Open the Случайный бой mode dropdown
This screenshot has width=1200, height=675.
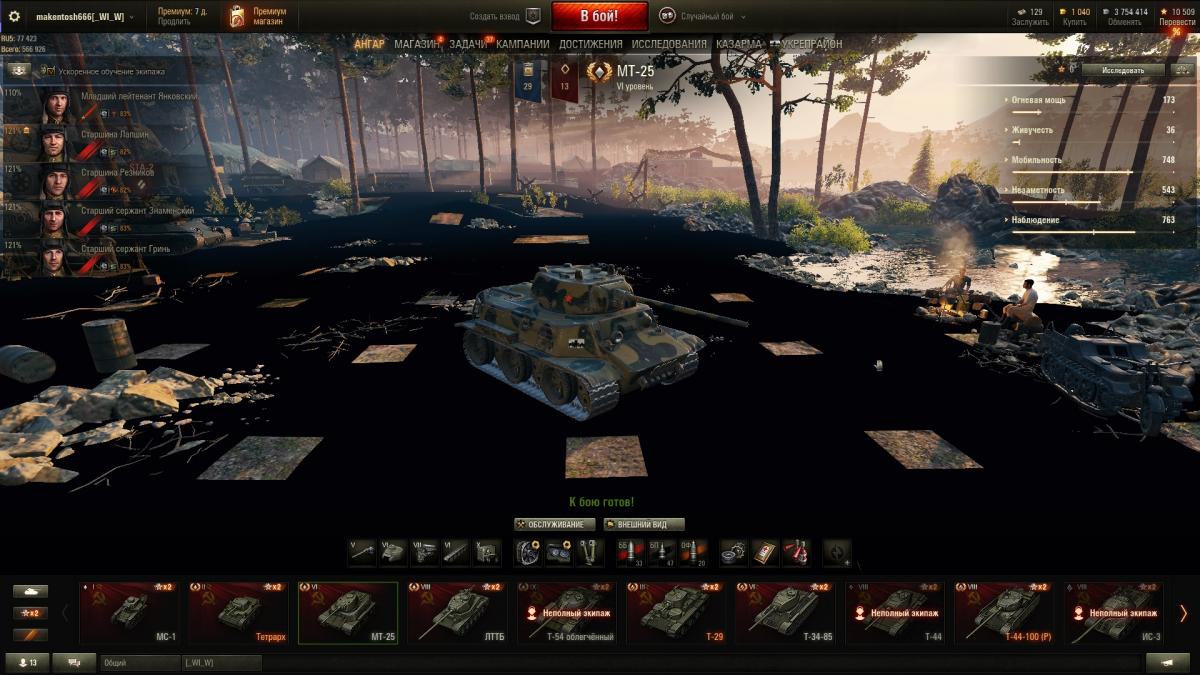coord(712,17)
